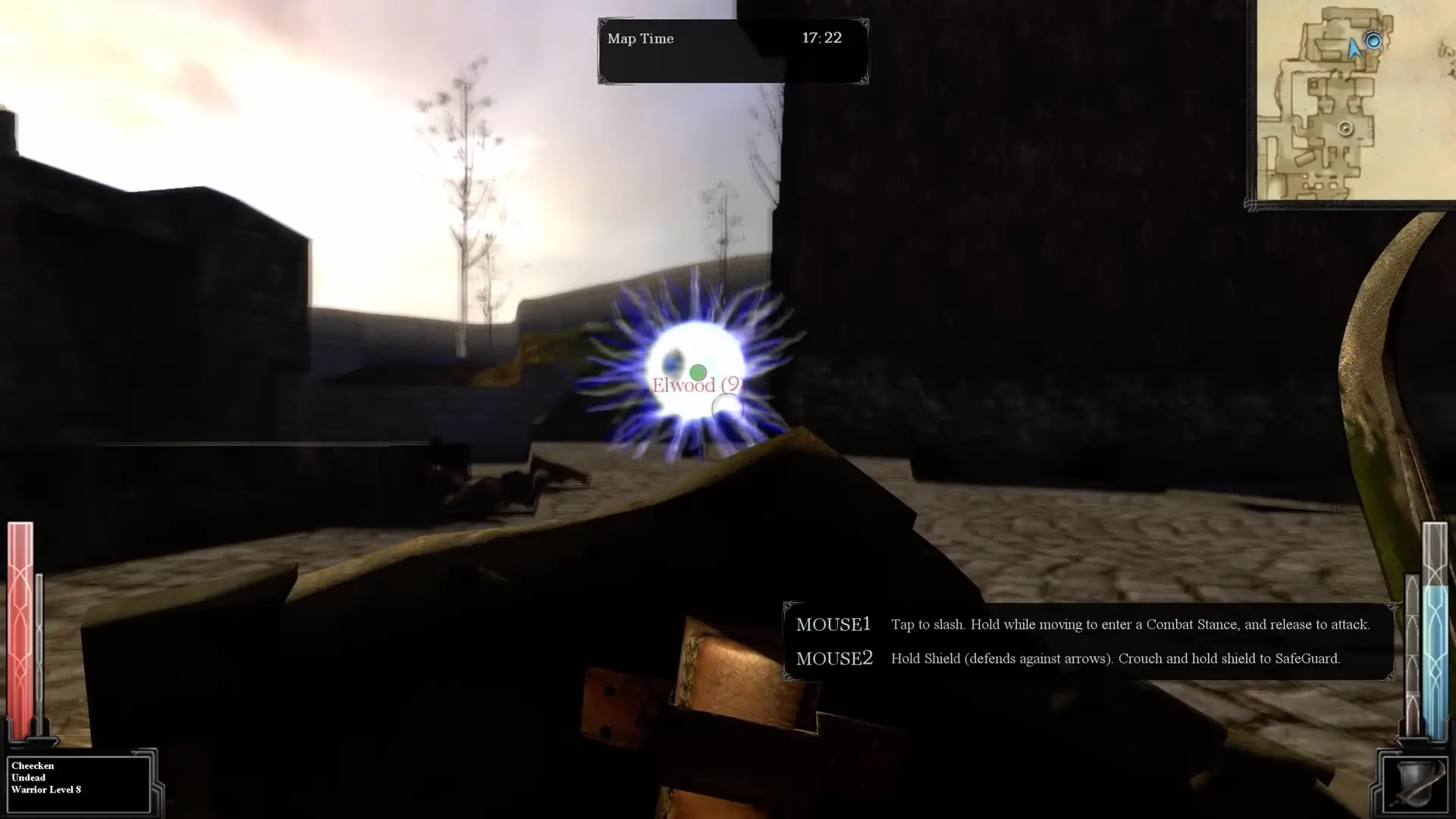Collapse the tutorial hints panel

(x=1087, y=641)
